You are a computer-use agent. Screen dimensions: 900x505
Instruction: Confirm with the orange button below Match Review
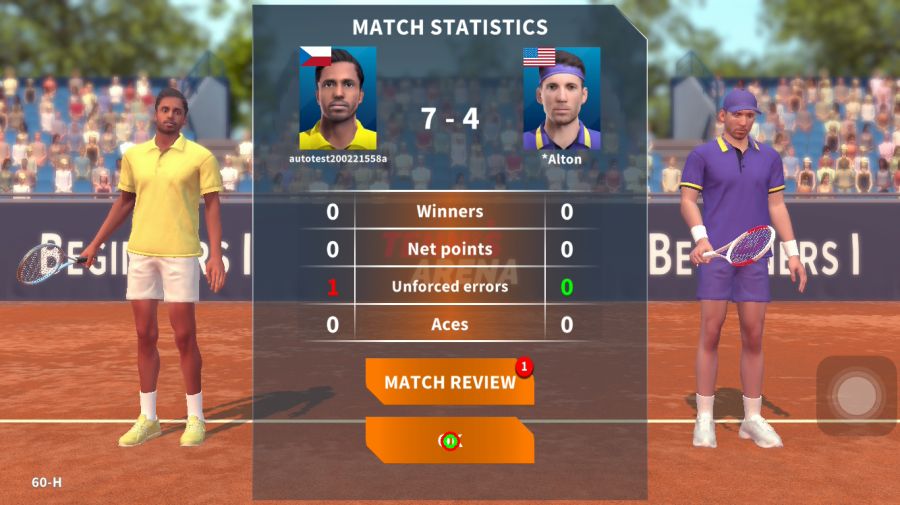pos(449,440)
